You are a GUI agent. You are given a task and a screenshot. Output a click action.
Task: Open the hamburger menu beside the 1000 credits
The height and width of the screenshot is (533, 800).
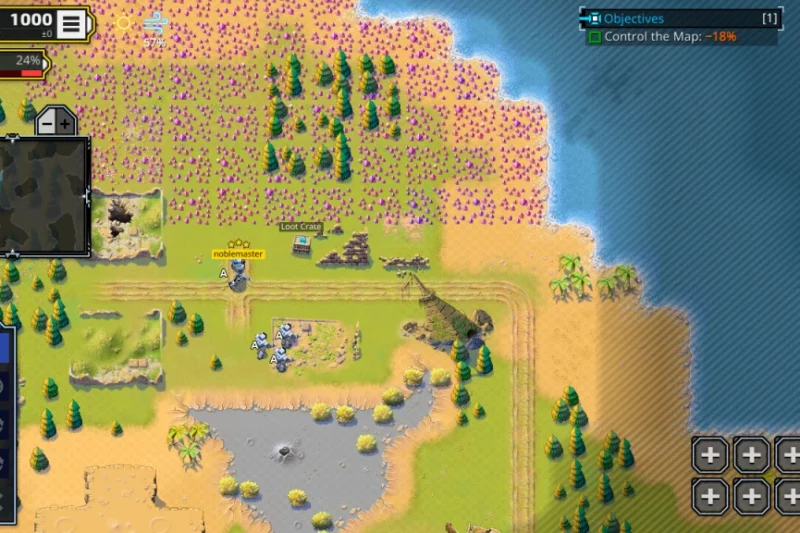[x=71, y=24]
